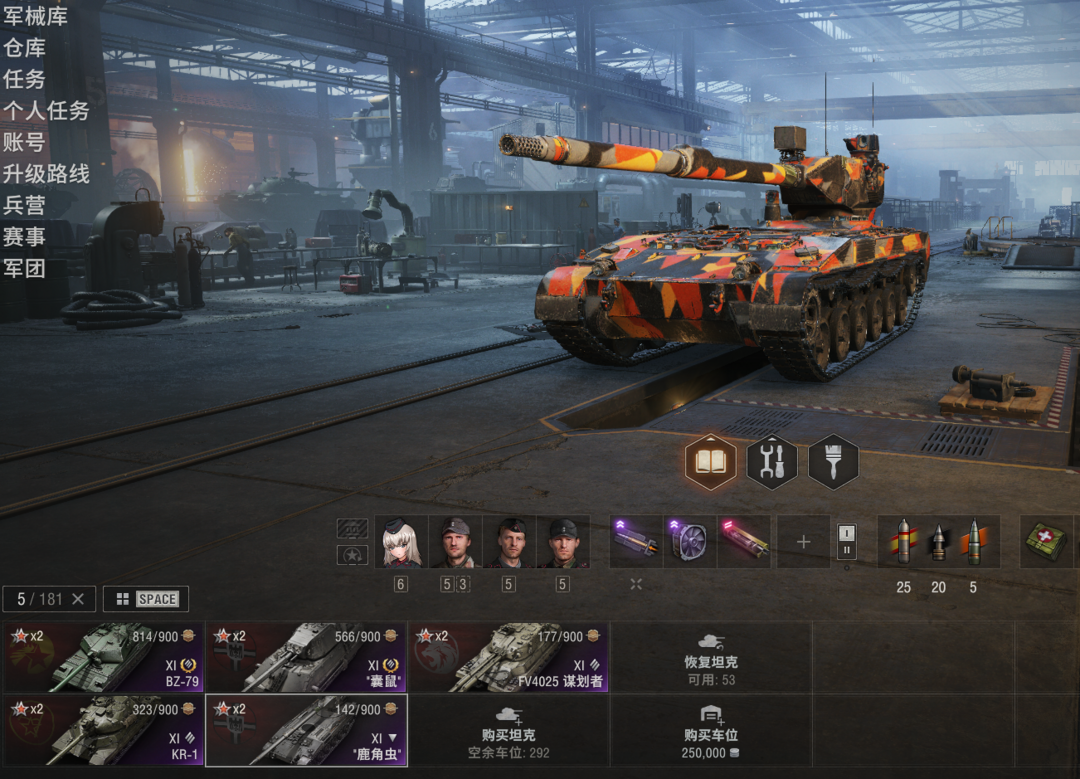This screenshot has height=779, width=1080.
Task: Buy a slot via 购买车位
Action: pos(711,731)
